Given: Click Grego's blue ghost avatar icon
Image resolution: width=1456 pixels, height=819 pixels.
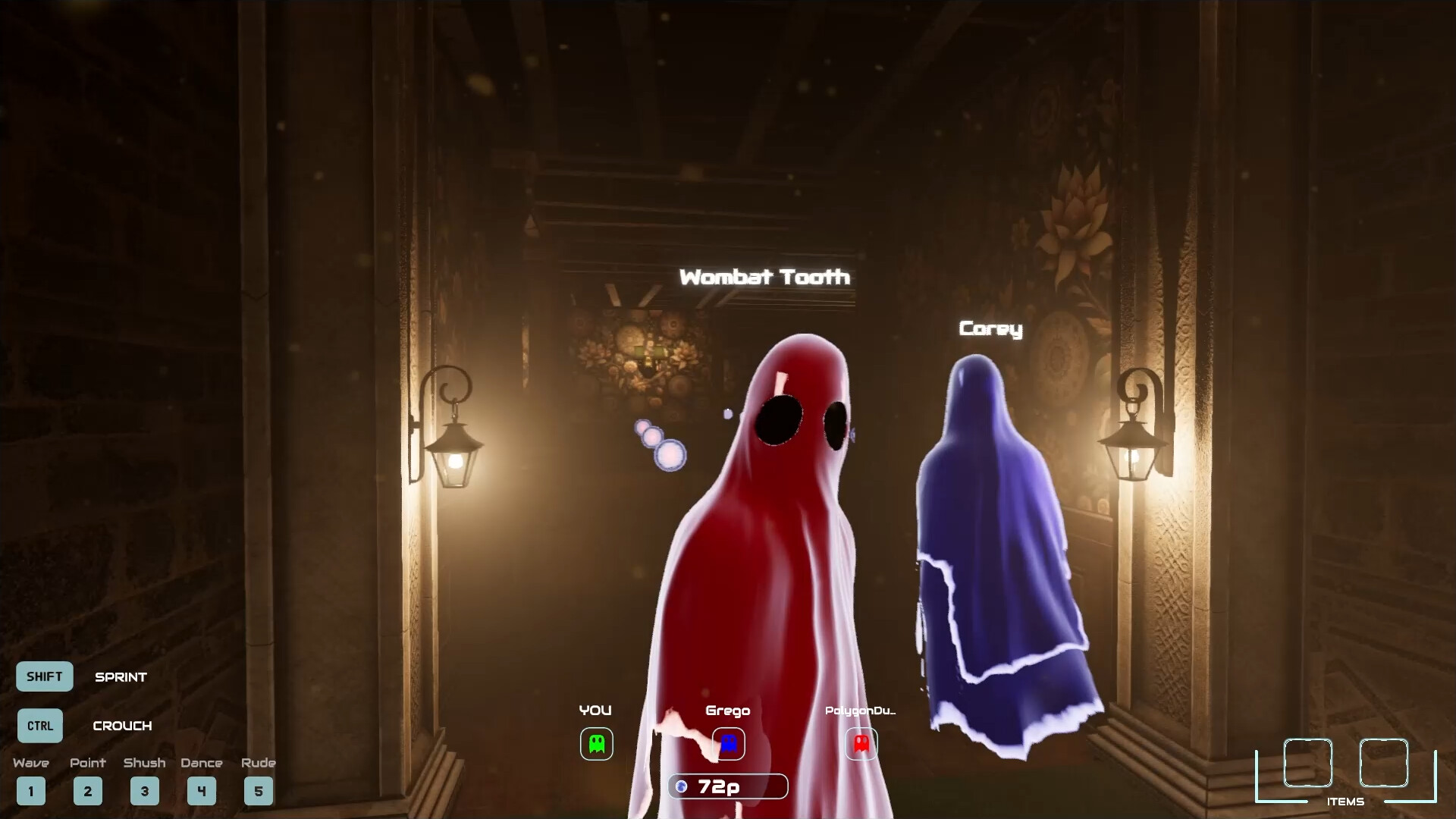Looking at the screenshot, I should click(x=728, y=744).
